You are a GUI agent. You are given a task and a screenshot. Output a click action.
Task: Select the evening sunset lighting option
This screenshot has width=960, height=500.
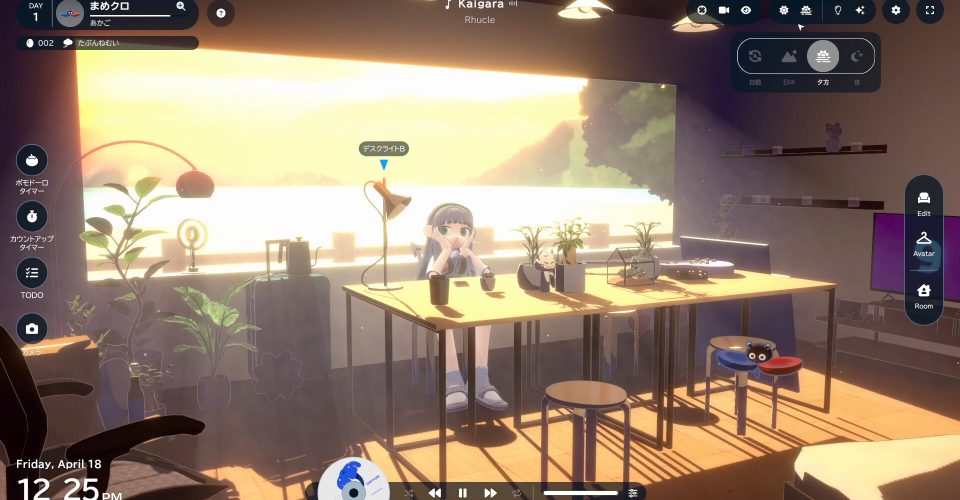coord(823,57)
